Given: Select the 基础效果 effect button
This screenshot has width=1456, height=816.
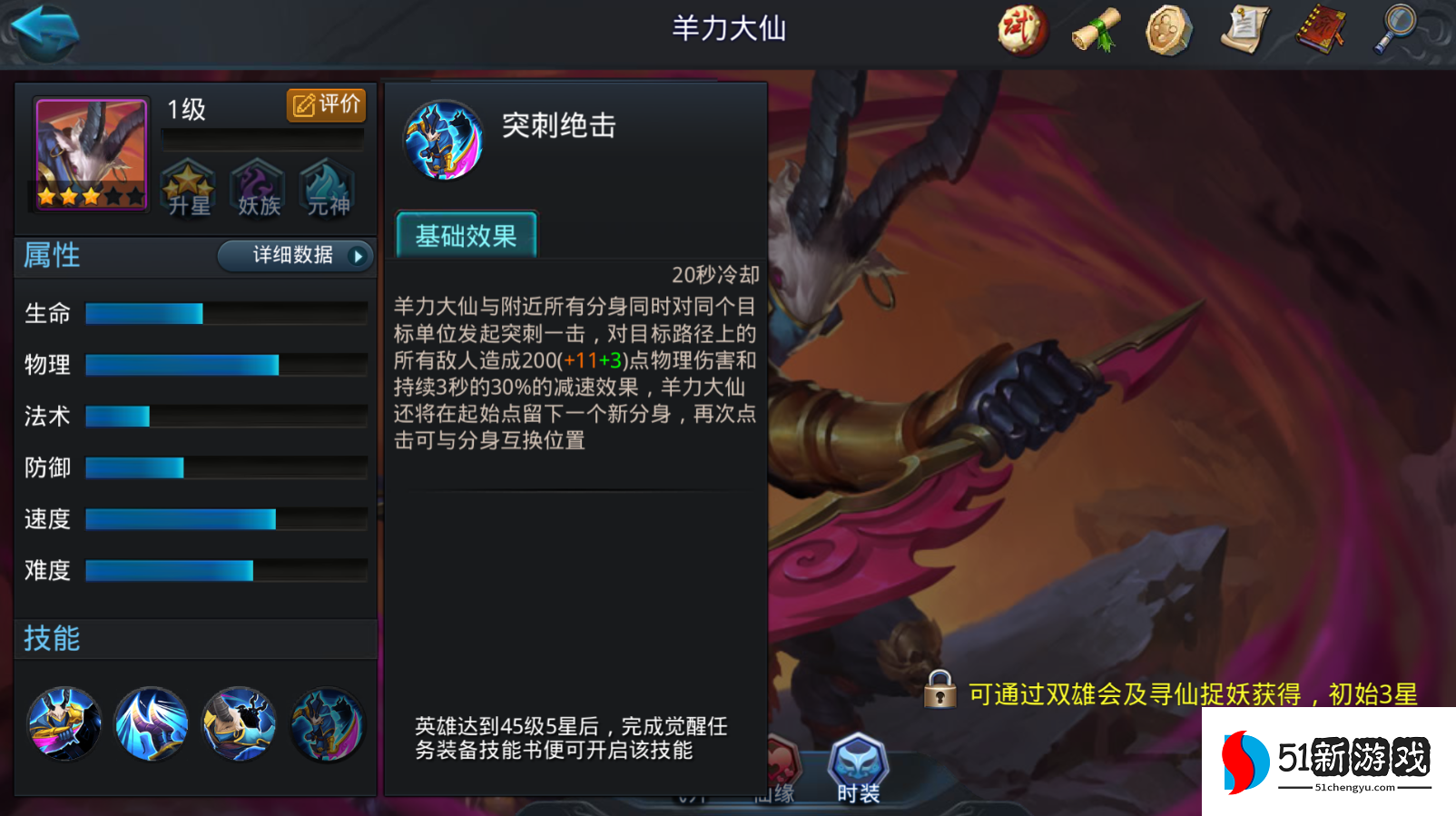Looking at the screenshot, I should tap(466, 235).
